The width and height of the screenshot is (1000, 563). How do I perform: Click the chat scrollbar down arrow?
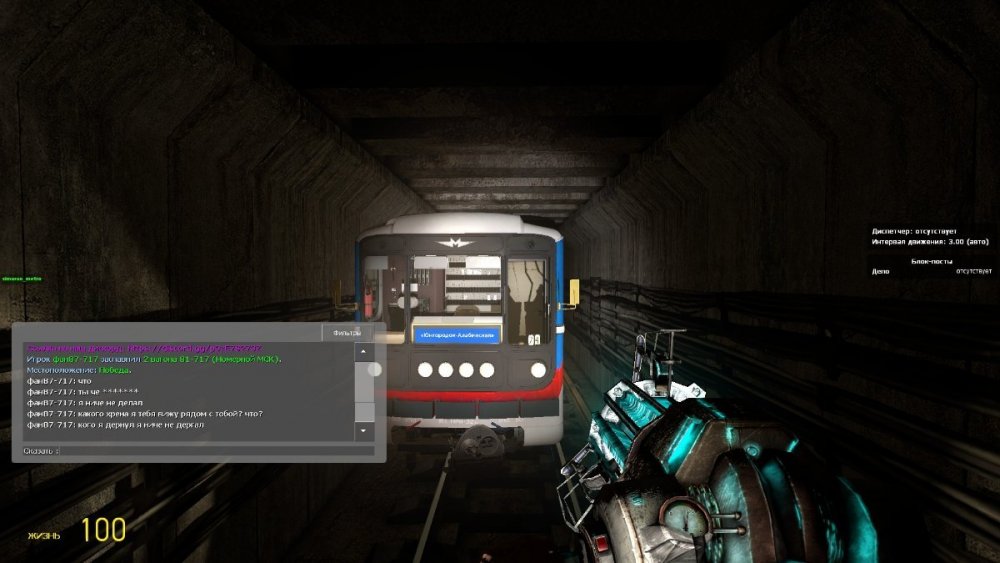(x=364, y=430)
